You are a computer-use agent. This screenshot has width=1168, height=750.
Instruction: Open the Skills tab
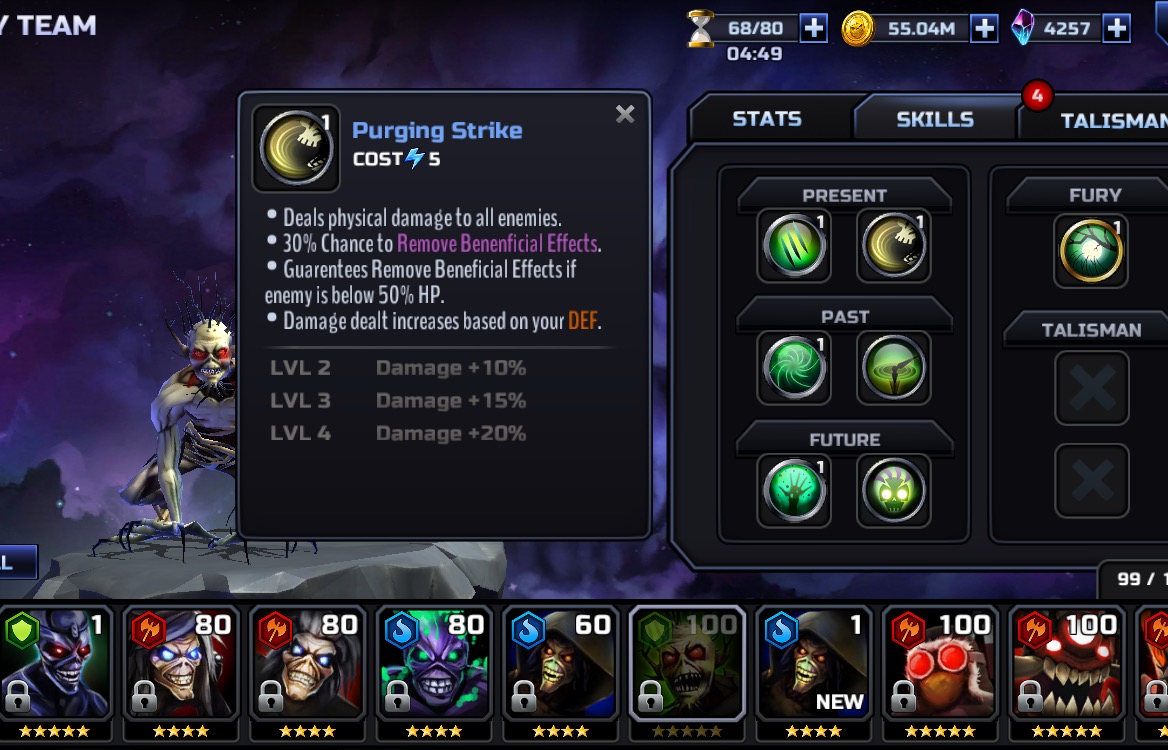tap(934, 119)
